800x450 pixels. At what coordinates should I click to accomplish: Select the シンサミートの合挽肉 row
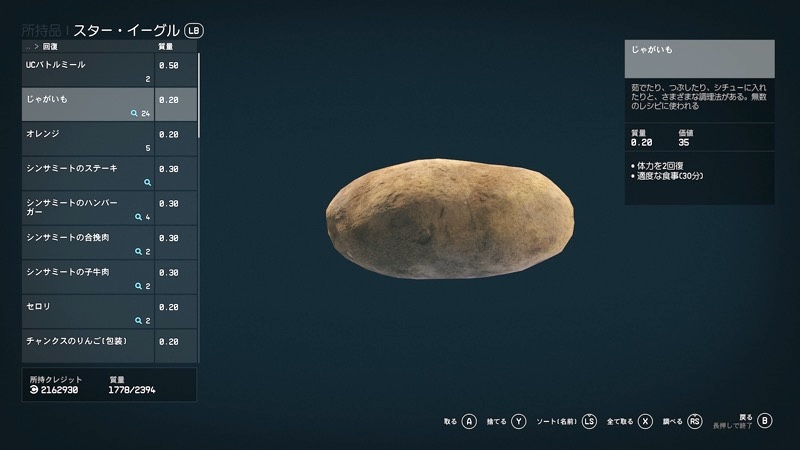tap(88, 243)
